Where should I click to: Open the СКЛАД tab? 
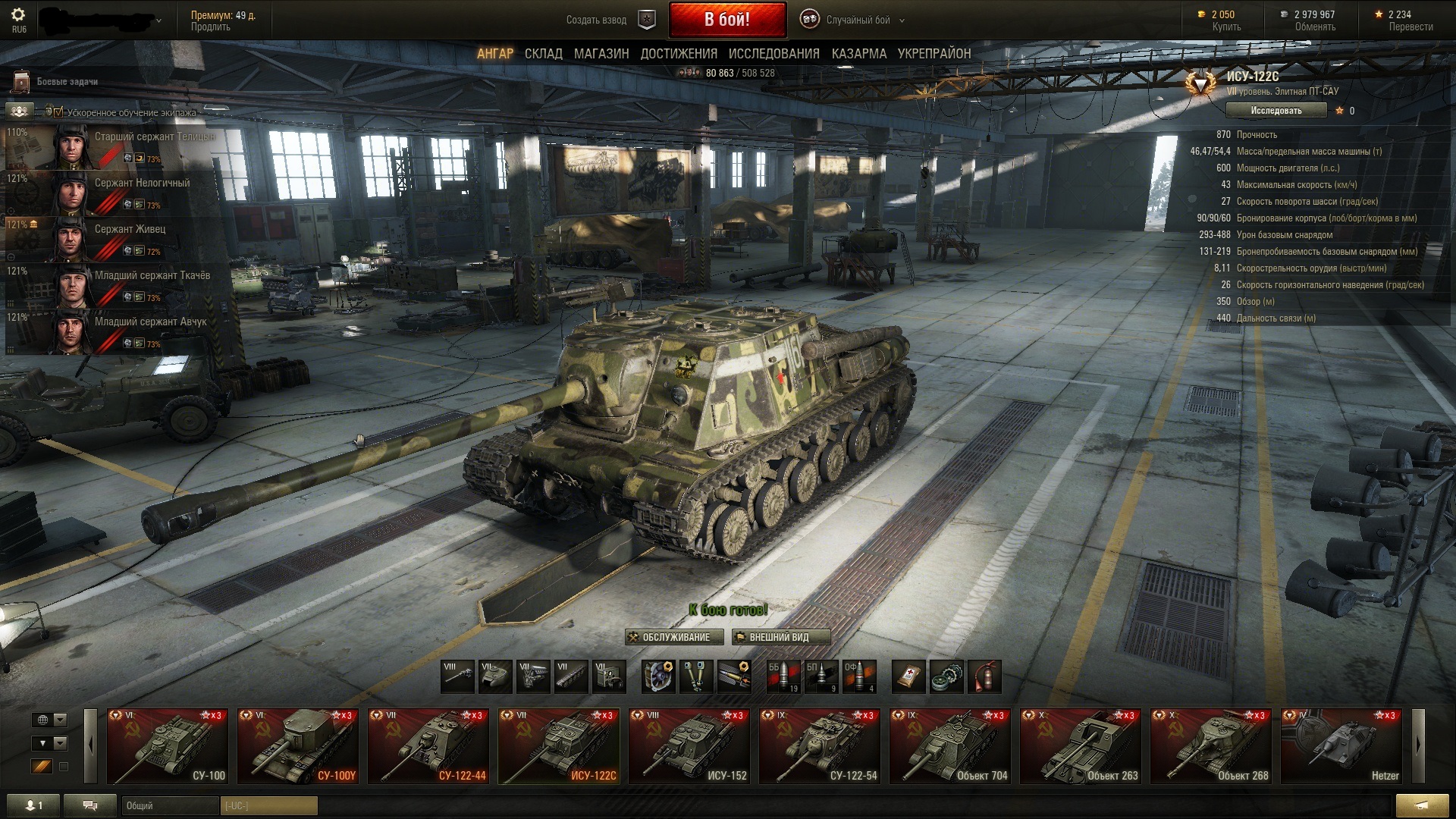coord(543,54)
